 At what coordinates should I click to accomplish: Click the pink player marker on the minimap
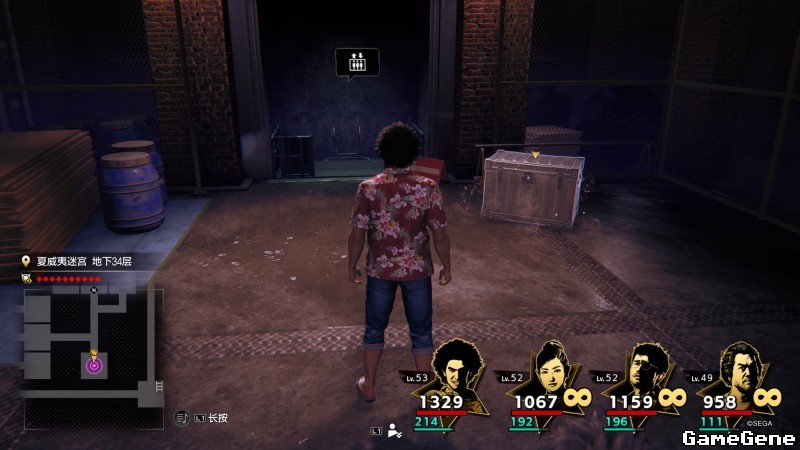(94, 365)
